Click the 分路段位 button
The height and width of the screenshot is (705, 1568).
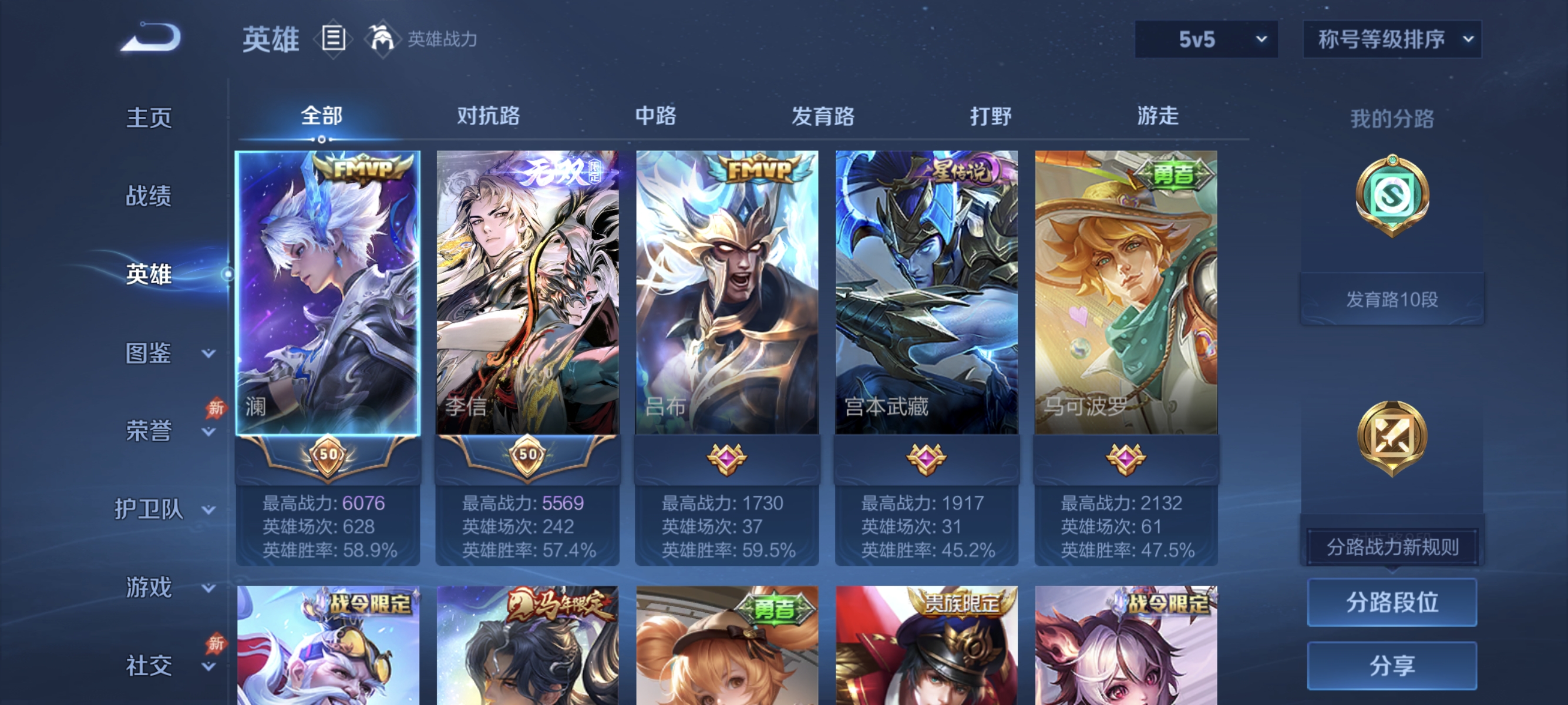pos(1392,602)
